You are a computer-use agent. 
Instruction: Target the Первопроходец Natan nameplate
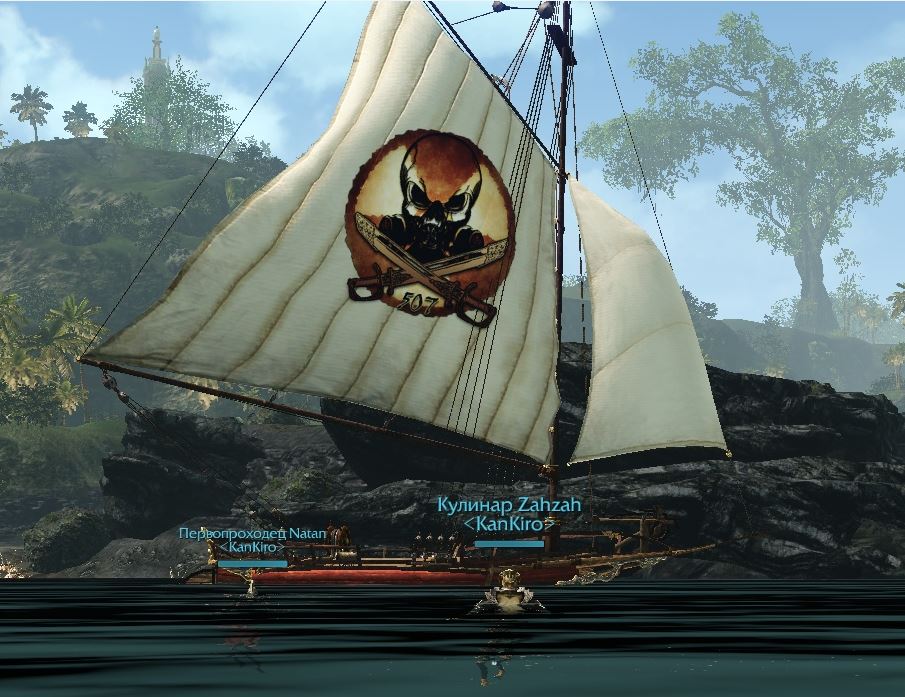point(253,534)
